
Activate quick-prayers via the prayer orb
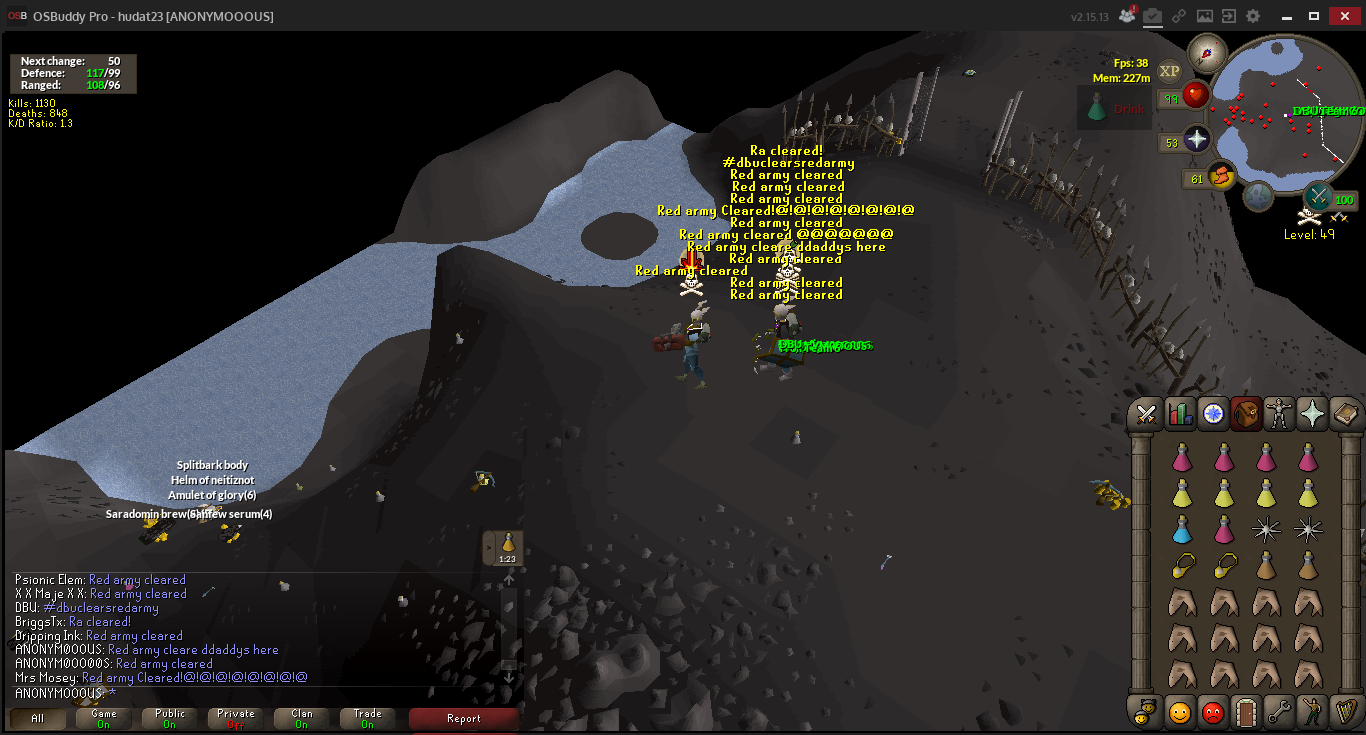(x=1197, y=140)
